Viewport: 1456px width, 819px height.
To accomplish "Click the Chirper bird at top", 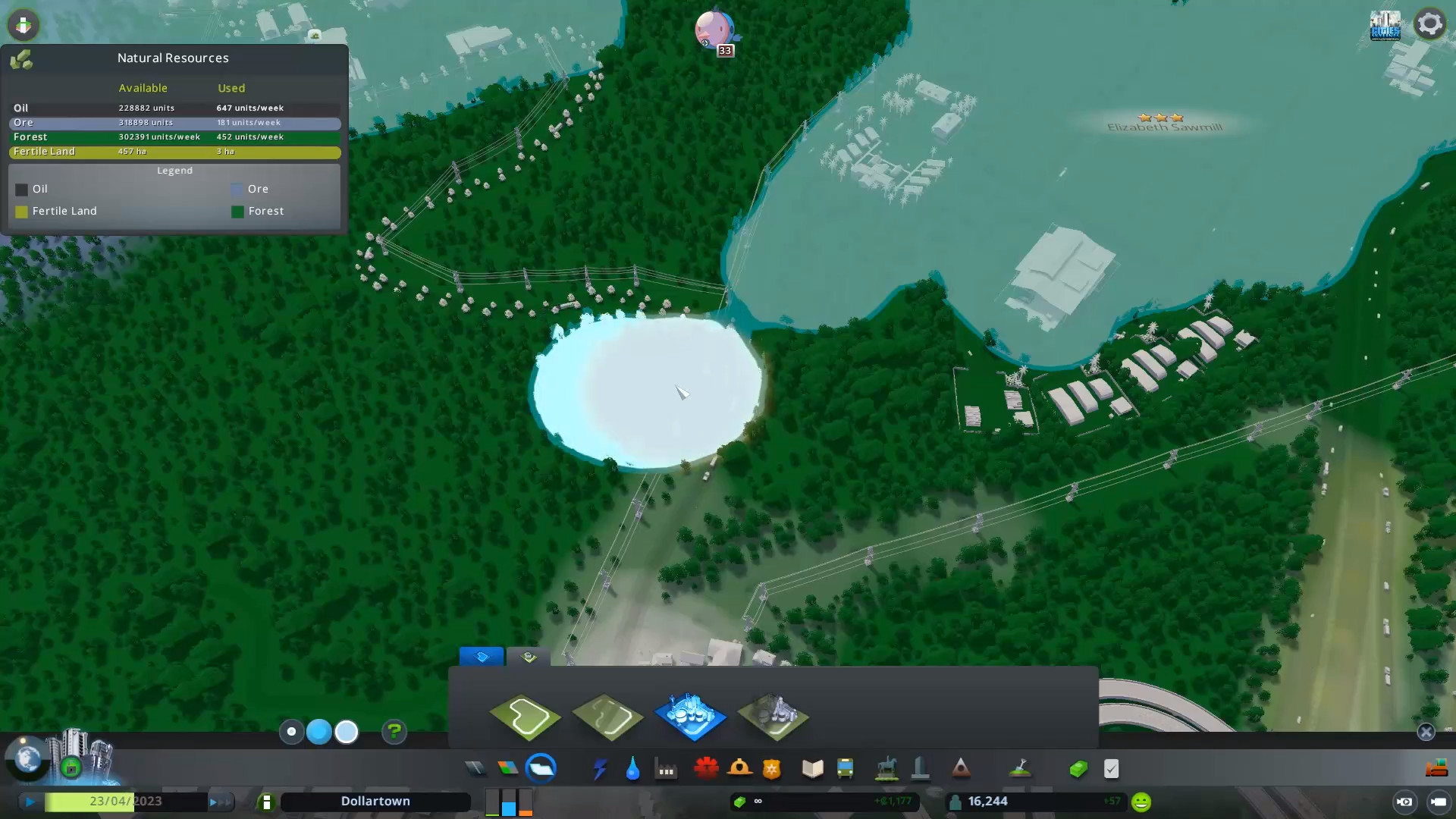I will 713,30.
